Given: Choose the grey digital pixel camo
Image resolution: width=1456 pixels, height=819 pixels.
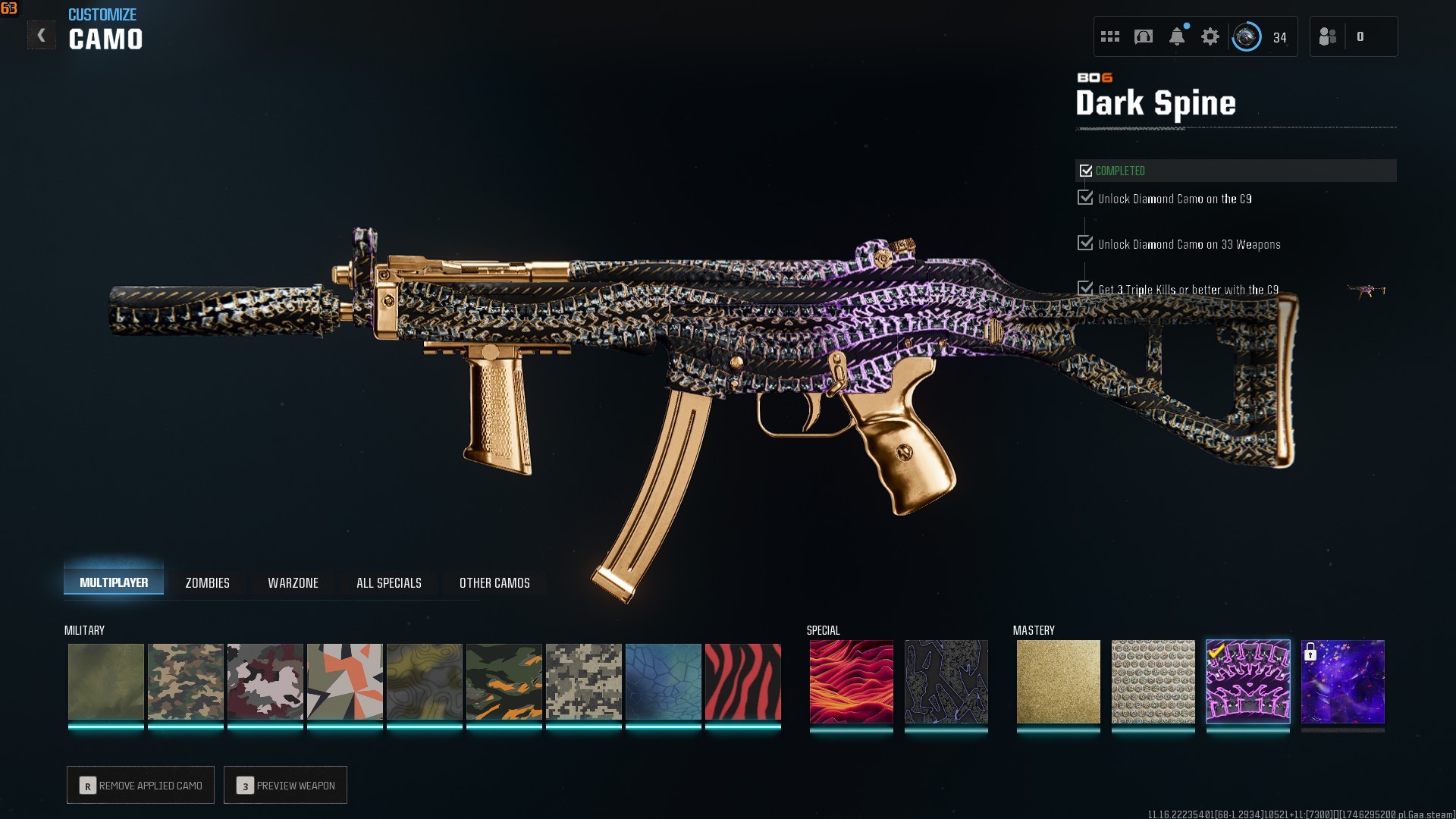Looking at the screenshot, I should [x=583, y=681].
